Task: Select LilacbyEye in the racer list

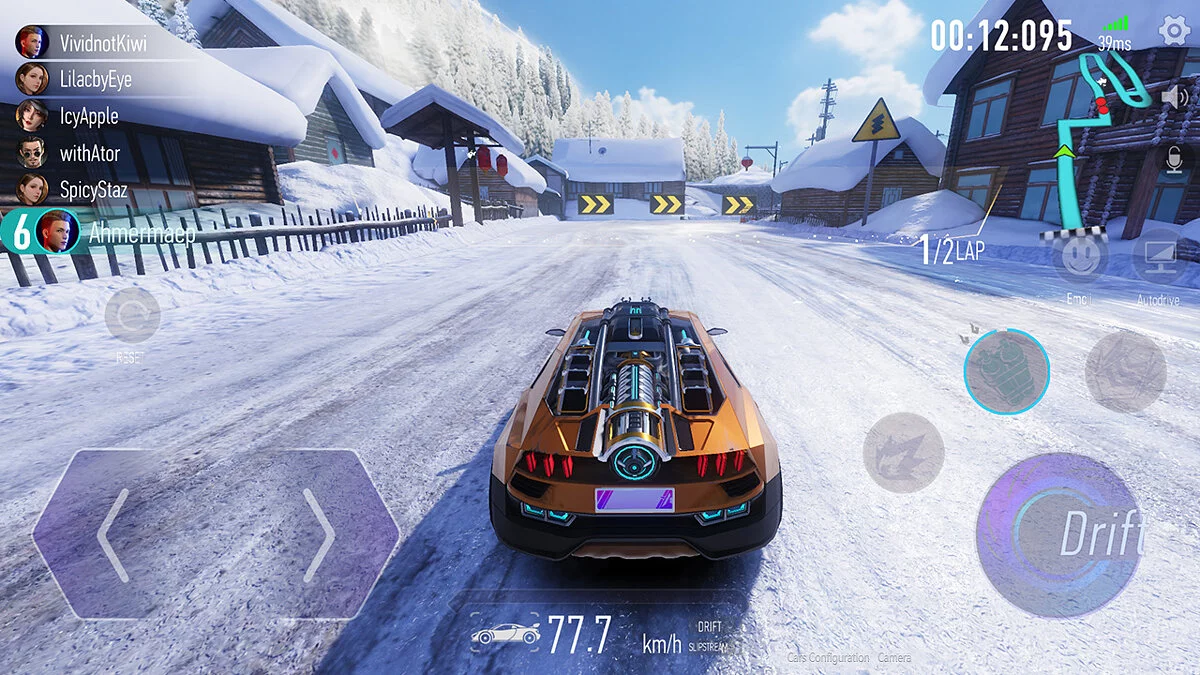Action: [x=94, y=79]
